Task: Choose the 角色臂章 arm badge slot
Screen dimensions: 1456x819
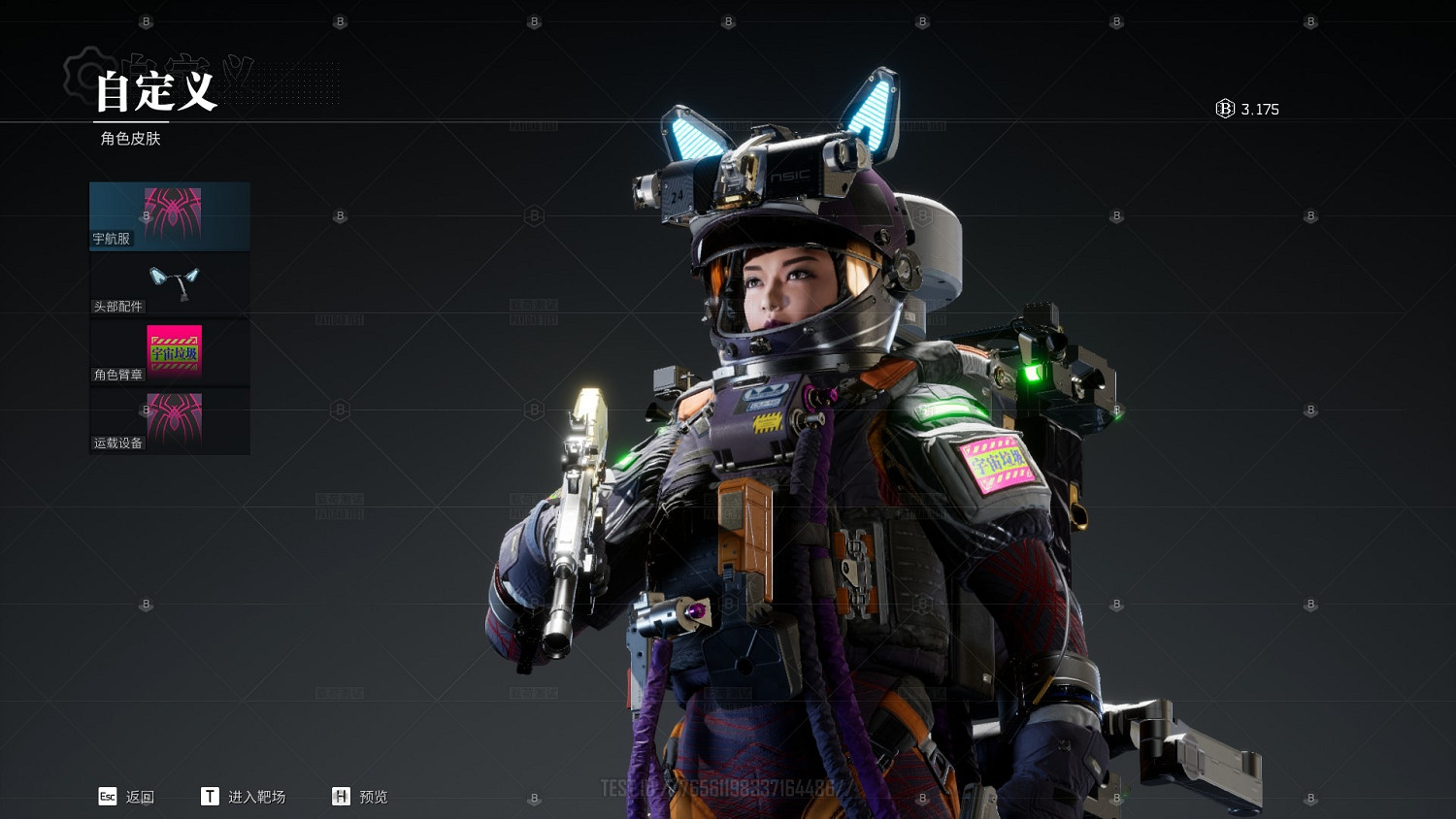Action: click(170, 352)
